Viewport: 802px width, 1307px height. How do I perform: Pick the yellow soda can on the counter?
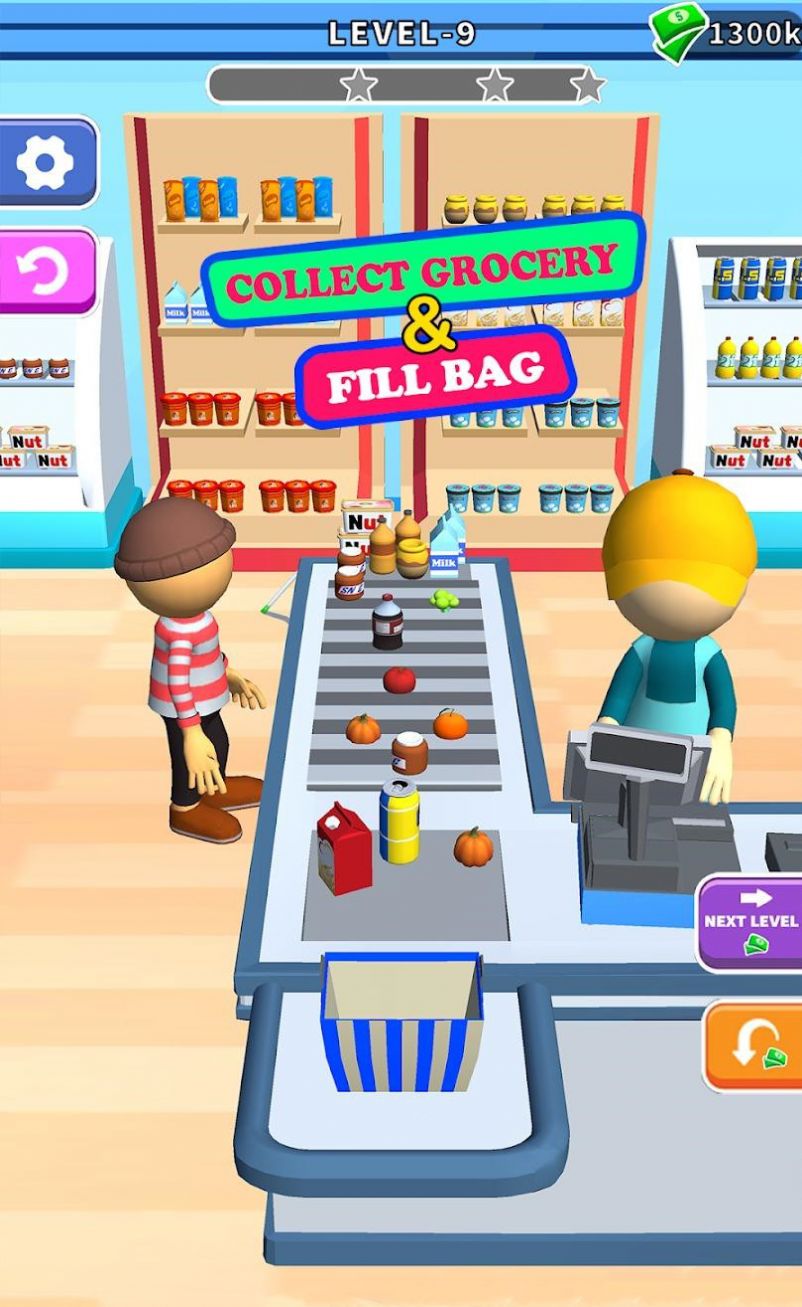click(x=399, y=821)
